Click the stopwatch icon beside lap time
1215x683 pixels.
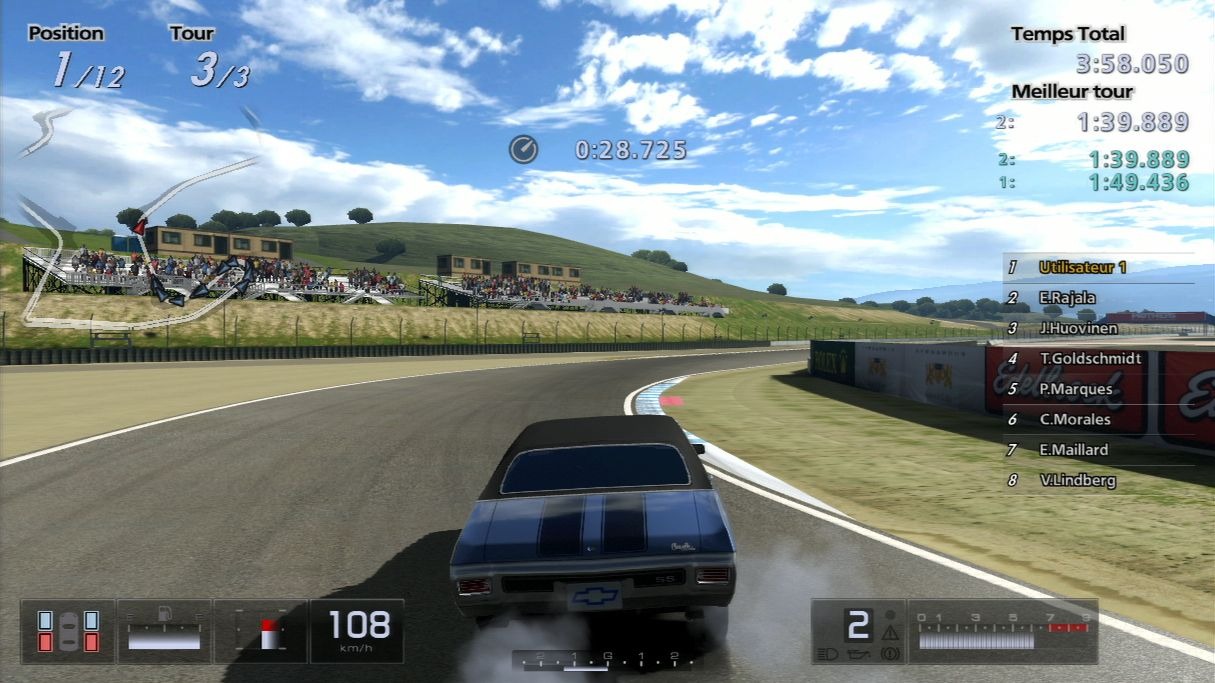pyautogui.click(x=523, y=150)
